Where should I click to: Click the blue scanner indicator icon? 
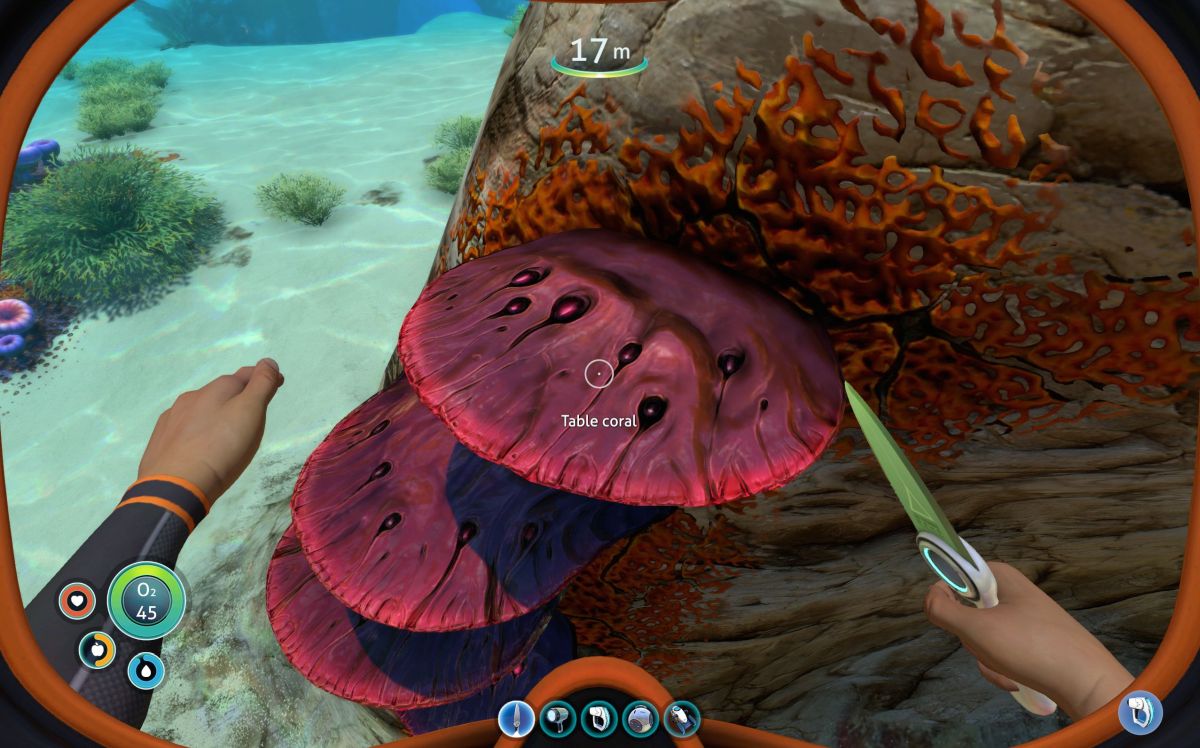click(1140, 711)
